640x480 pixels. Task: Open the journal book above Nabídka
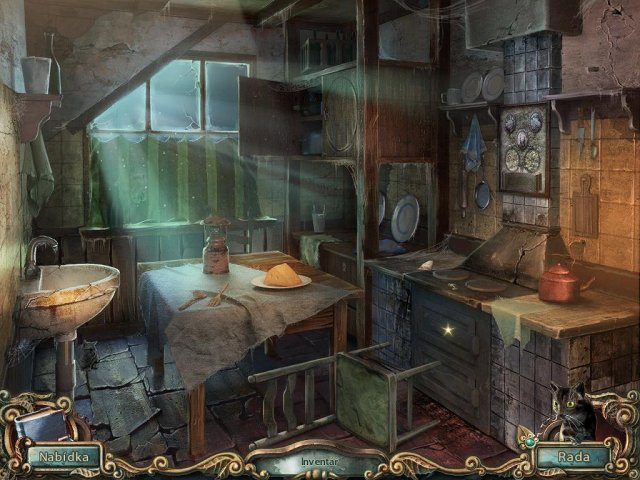(x=43, y=424)
